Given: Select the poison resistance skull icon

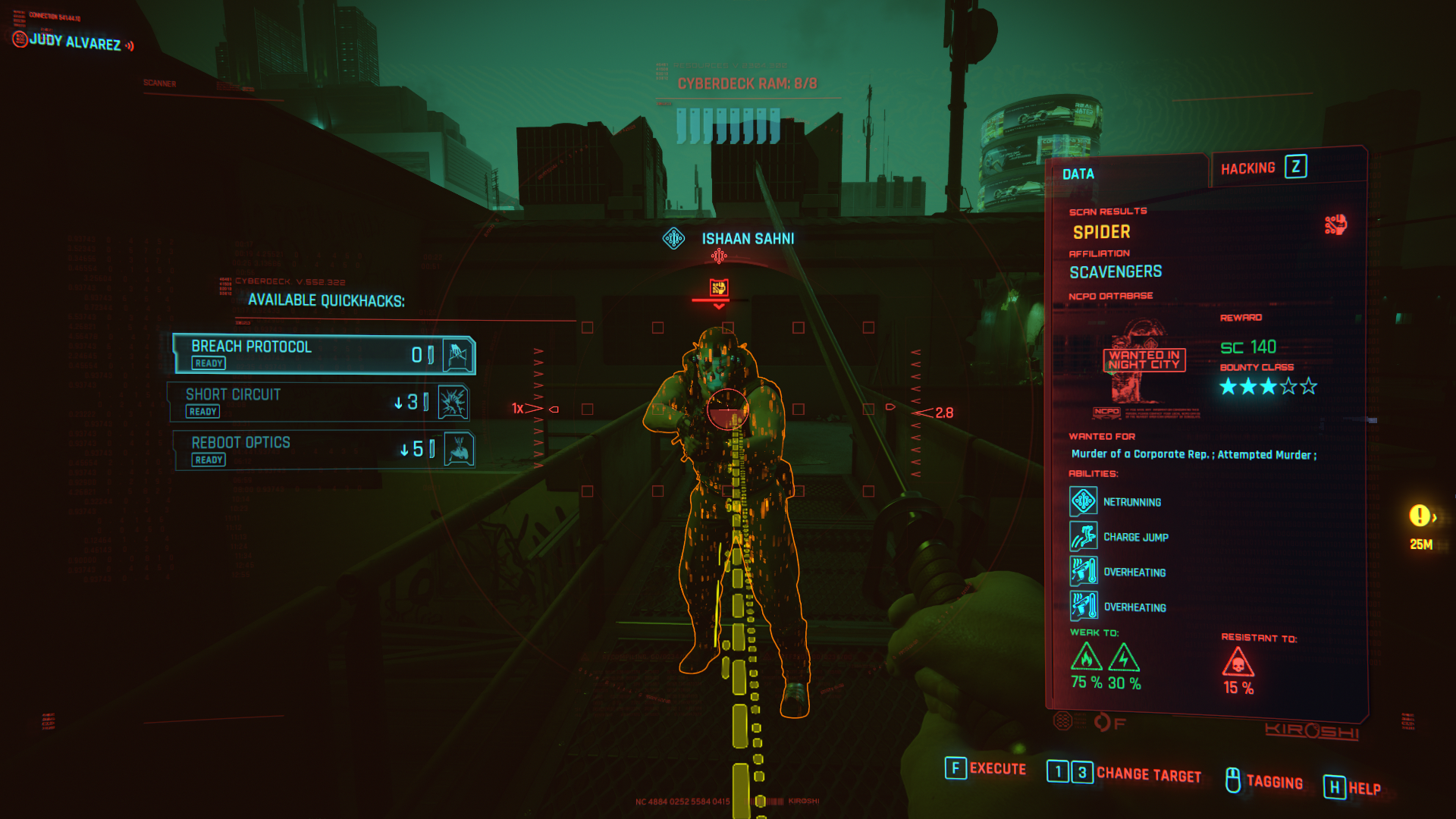Looking at the screenshot, I should pyautogui.click(x=1238, y=664).
